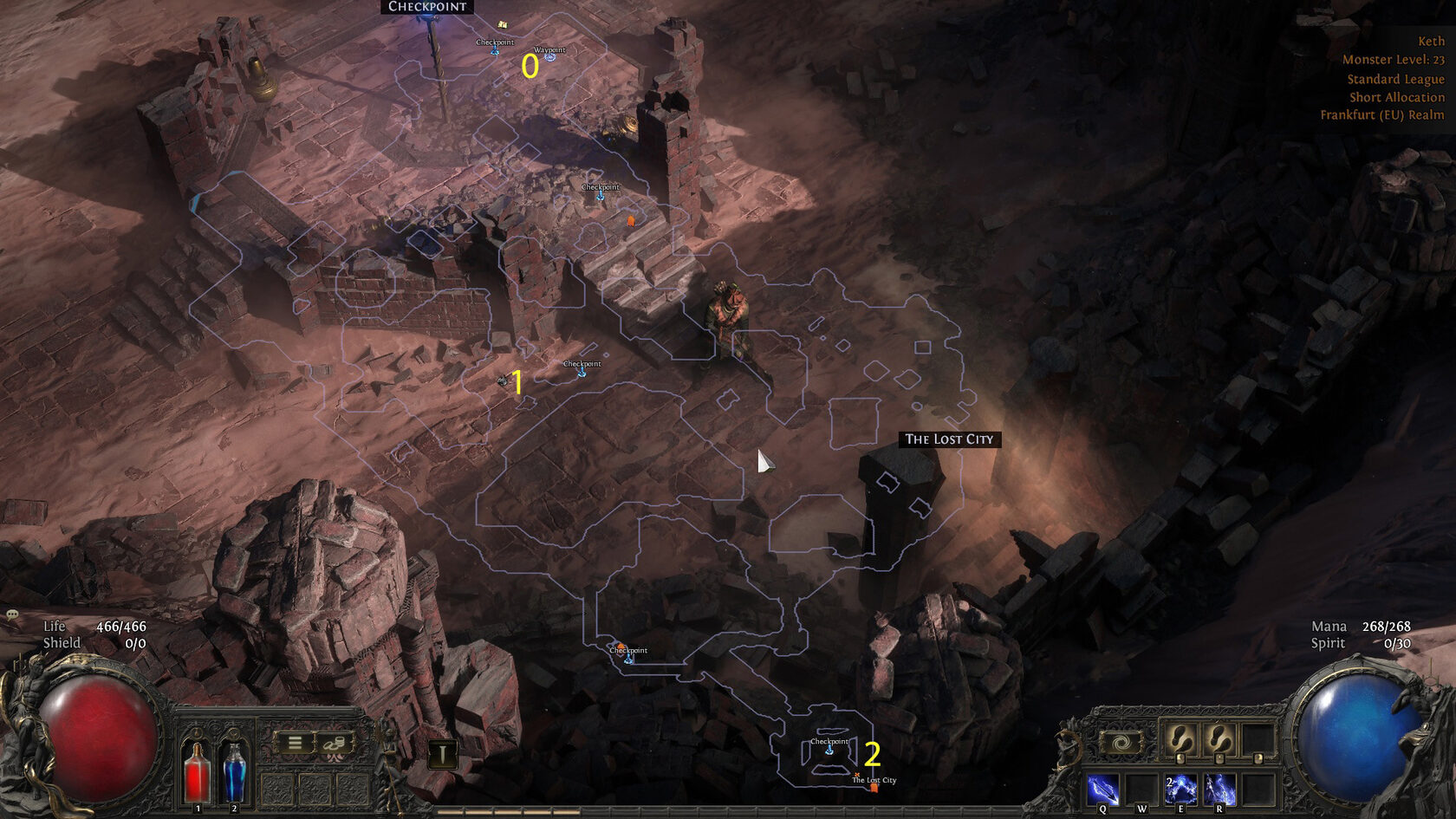Click the boxed The Lost City area label
1456x819 pixels.
point(949,439)
